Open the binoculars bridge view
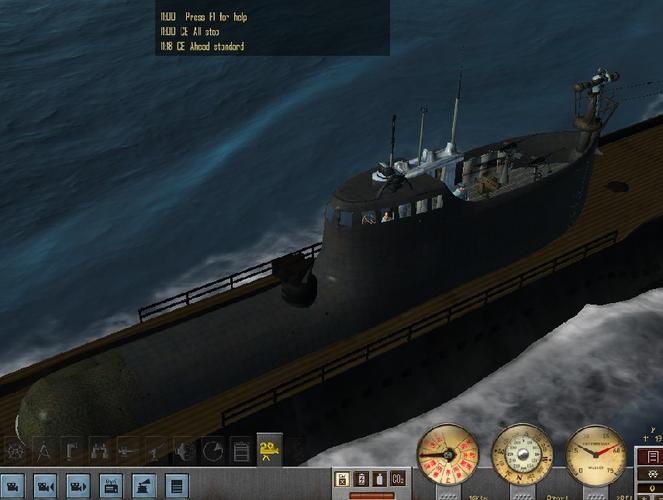663x500 pixels. 99,451
